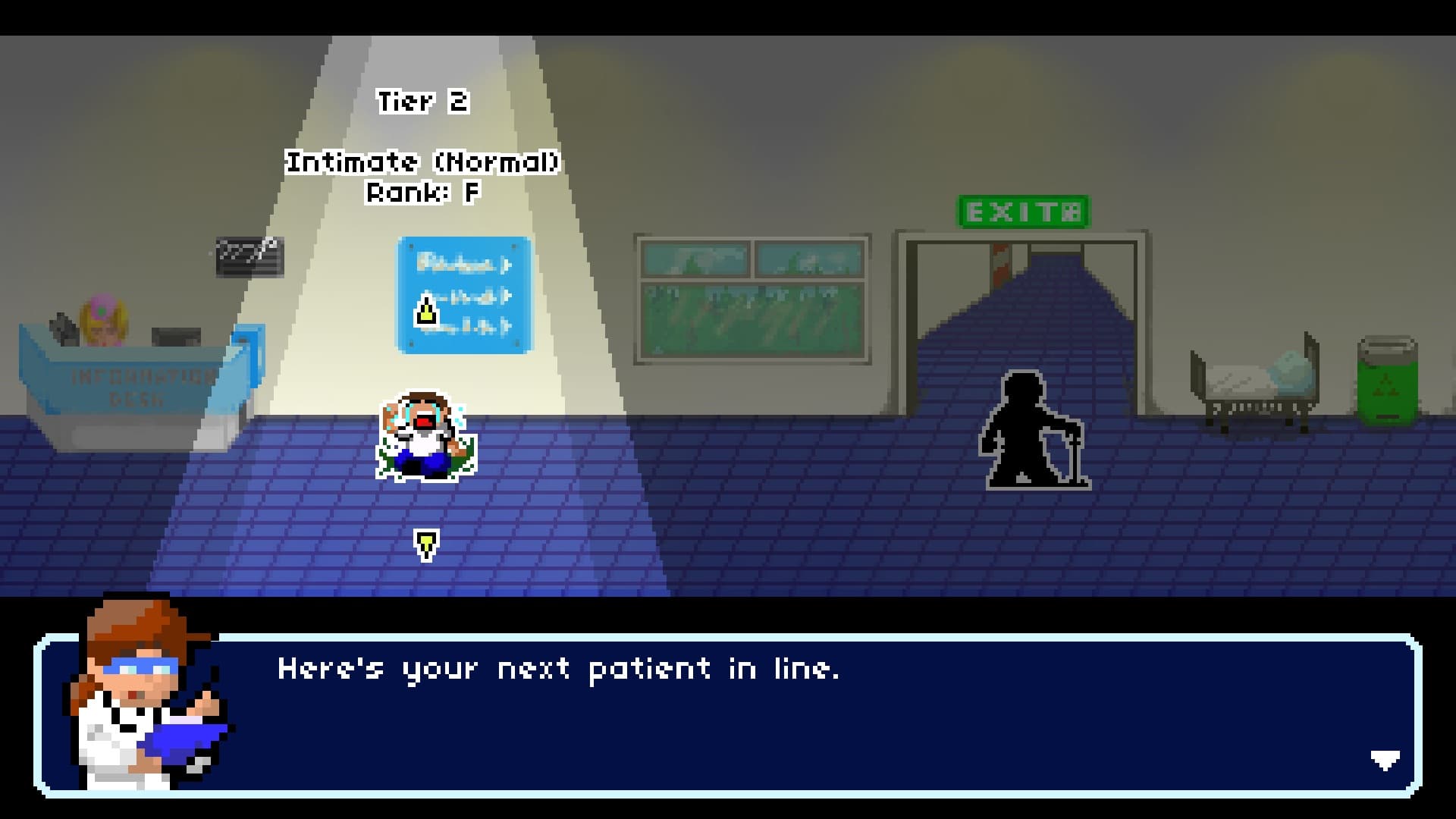Click the dialog line about the next patient
The image size is (1456, 819).
(x=561, y=669)
